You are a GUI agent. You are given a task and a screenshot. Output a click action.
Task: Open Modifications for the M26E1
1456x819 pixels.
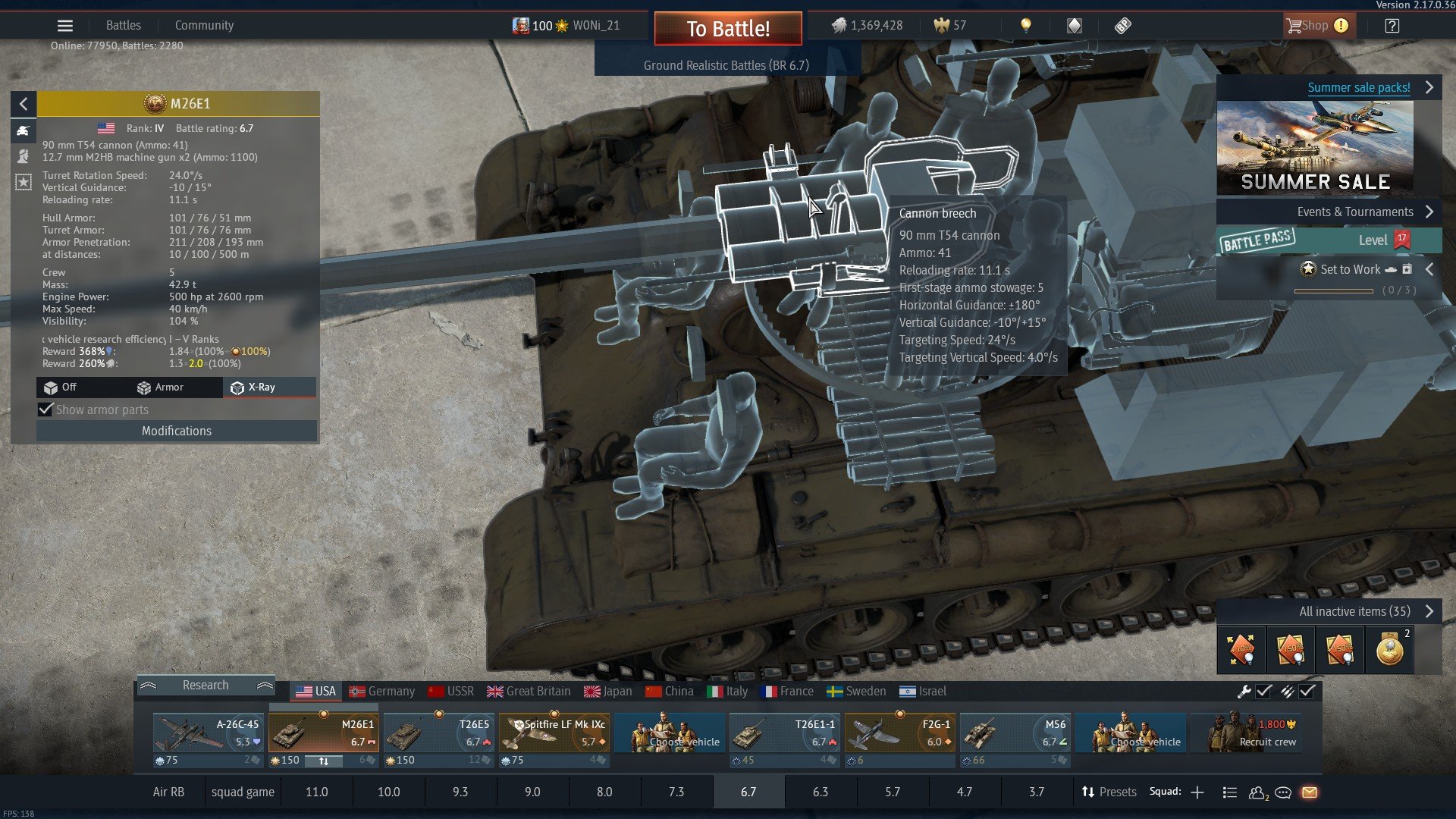coord(176,431)
